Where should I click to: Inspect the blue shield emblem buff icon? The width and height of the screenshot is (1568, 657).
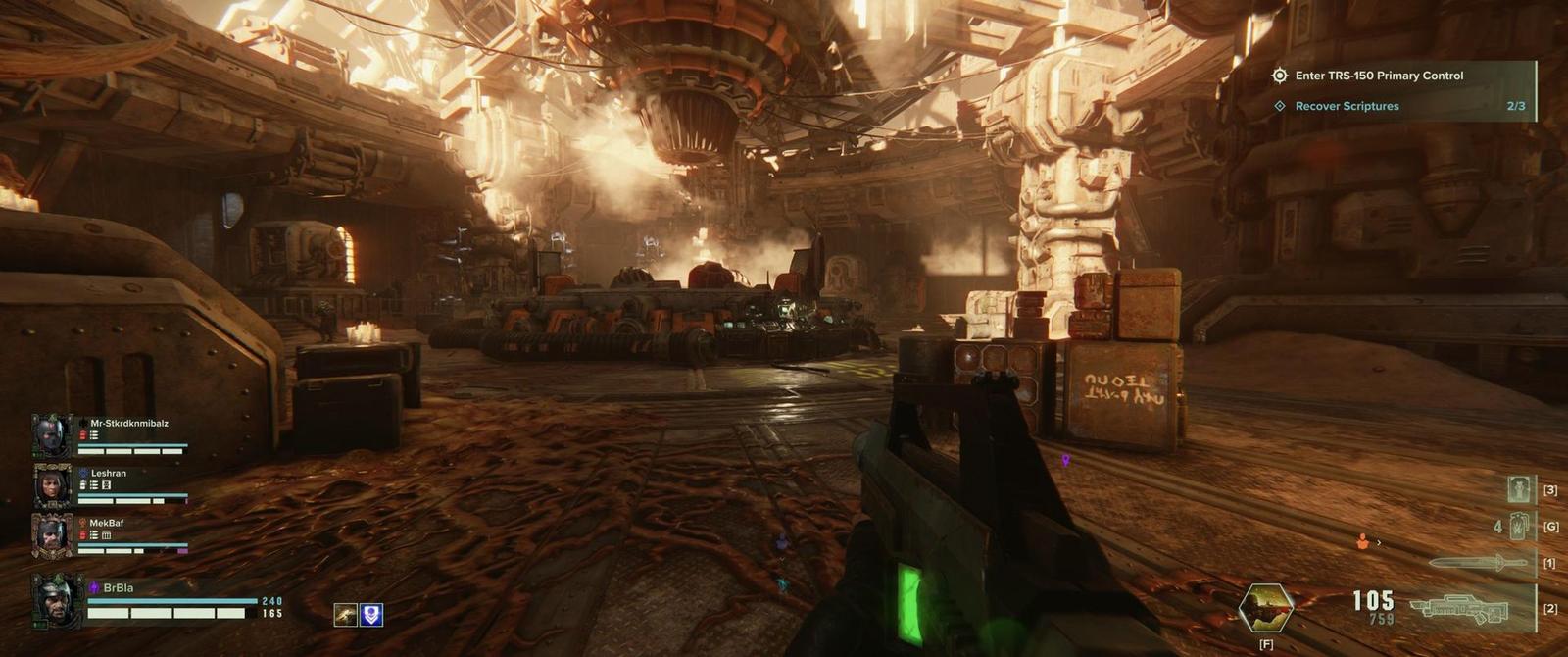[x=371, y=615]
